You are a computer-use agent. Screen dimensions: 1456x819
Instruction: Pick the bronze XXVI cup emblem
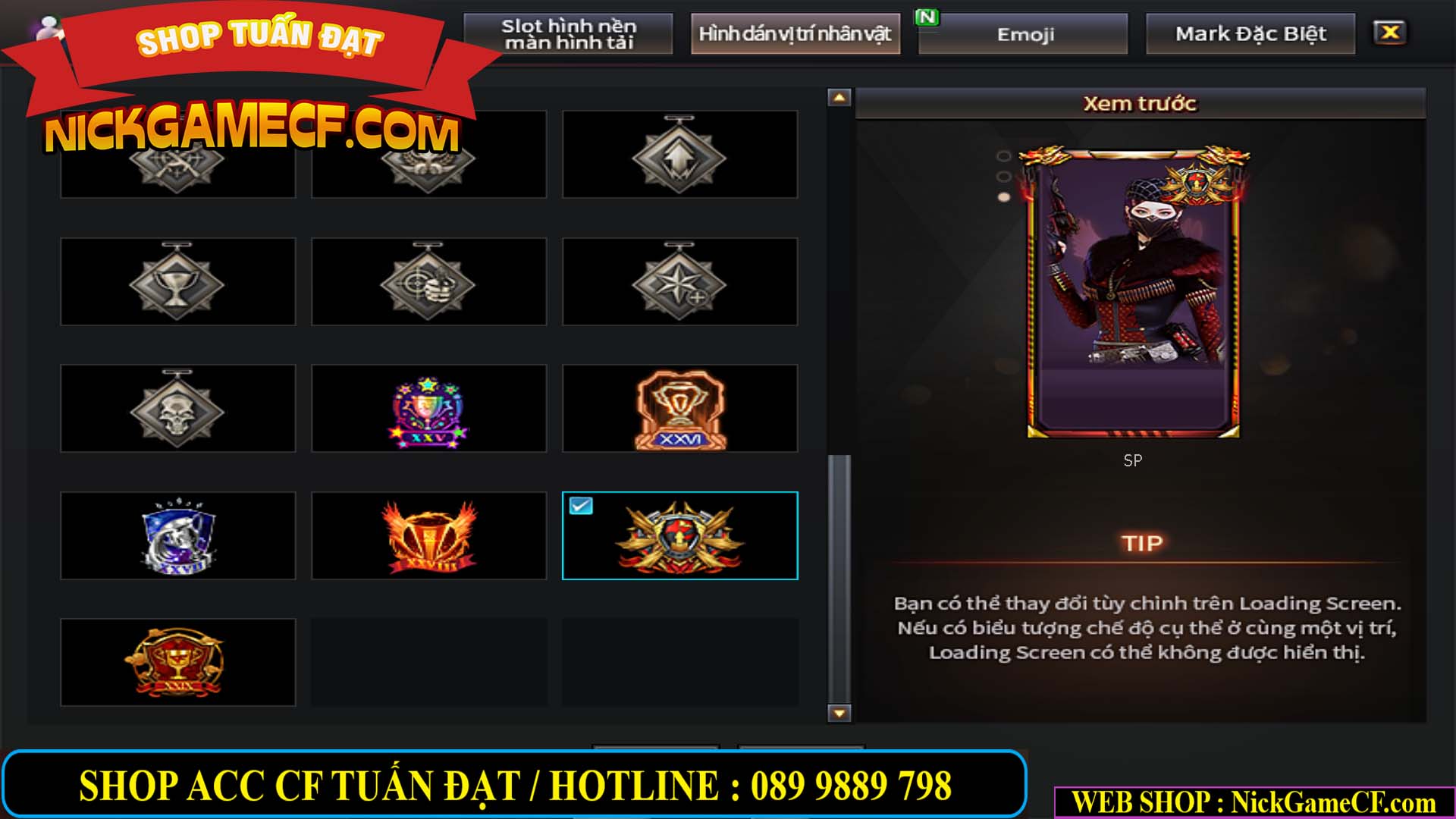(680, 408)
